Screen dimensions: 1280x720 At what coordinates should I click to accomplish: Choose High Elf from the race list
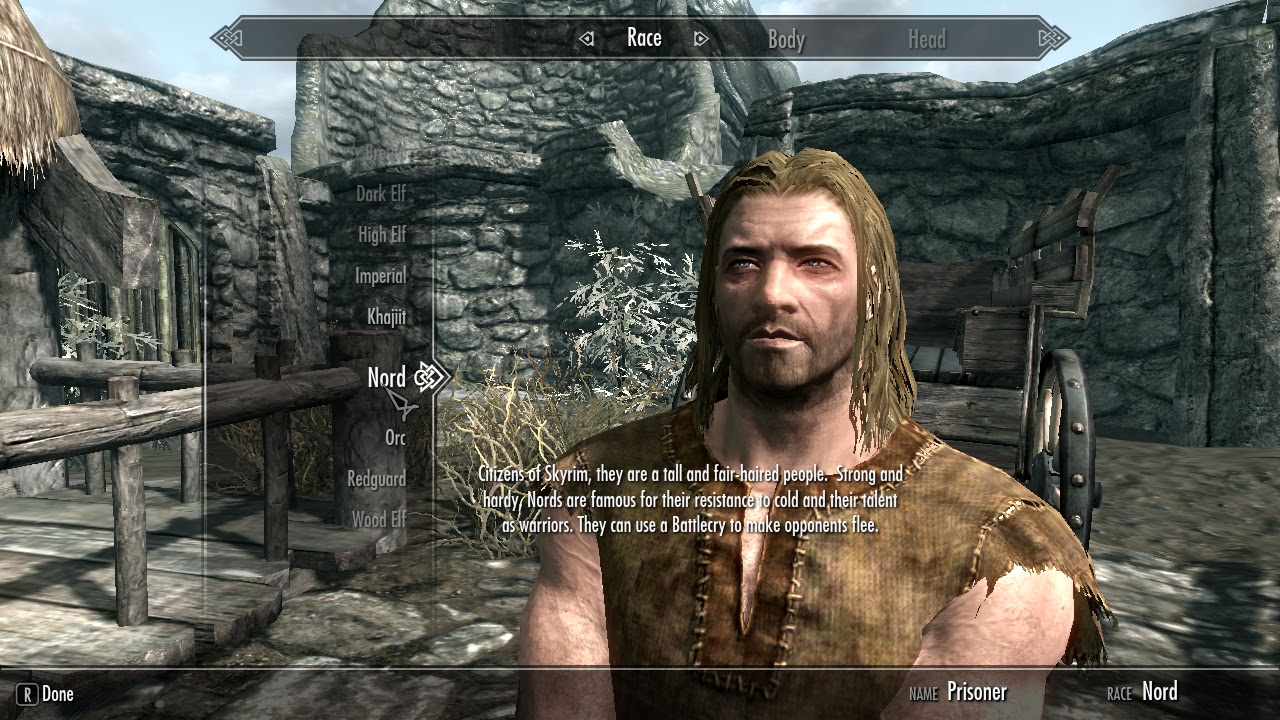381,234
